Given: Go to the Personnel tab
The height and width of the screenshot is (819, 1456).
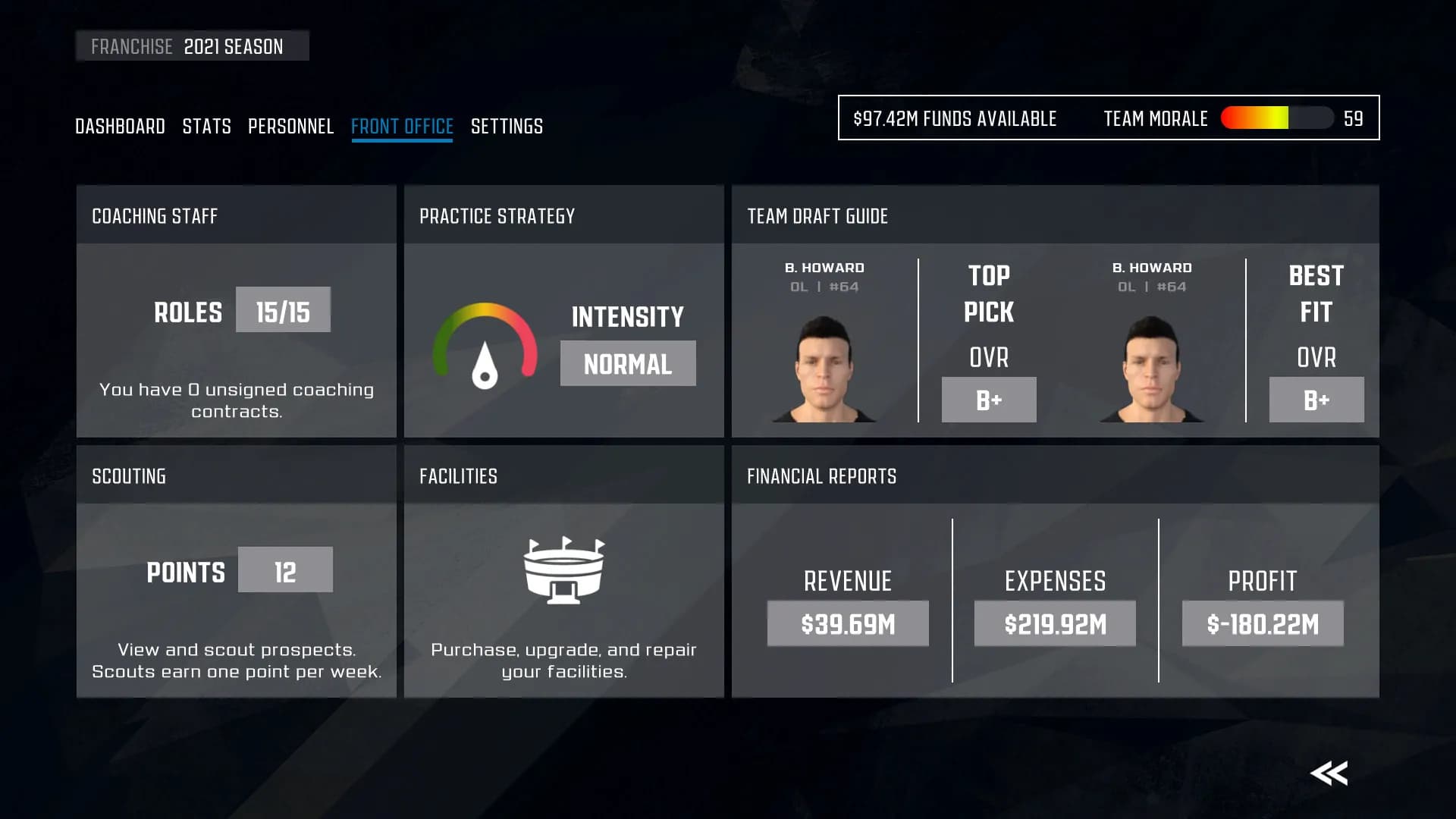Looking at the screenshot, I should [x=290, y=126].
